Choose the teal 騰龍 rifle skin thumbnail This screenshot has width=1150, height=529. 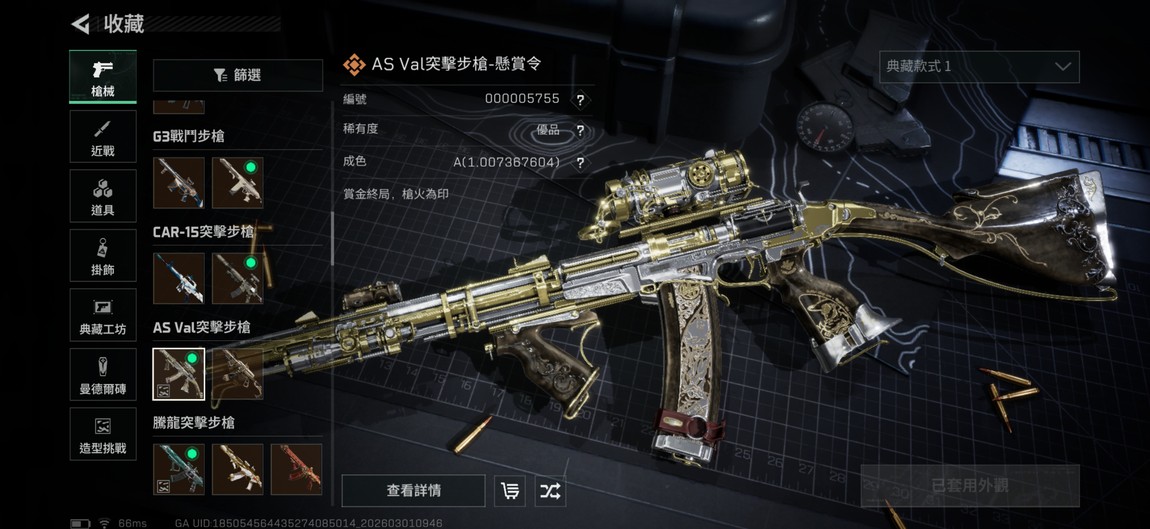[179, 470]
